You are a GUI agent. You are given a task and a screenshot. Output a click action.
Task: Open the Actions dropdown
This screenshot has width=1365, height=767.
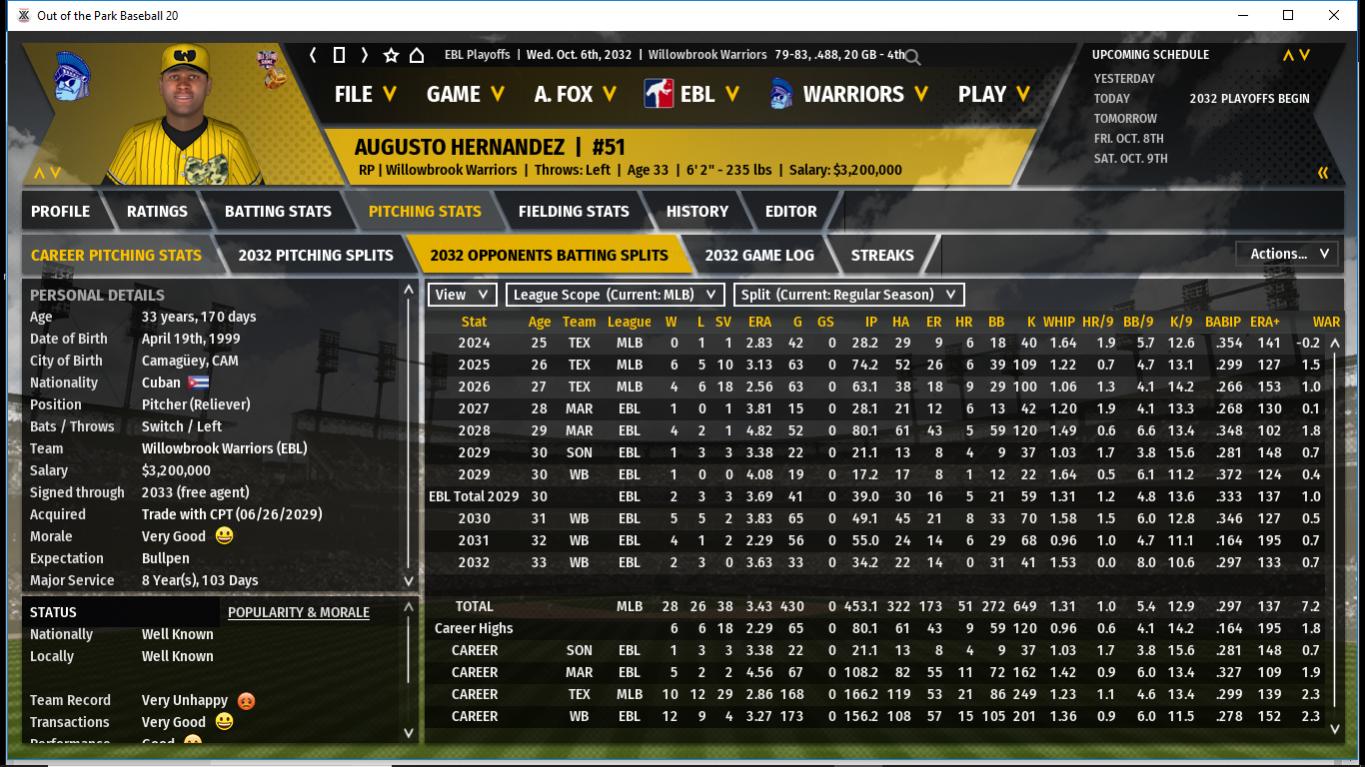click(1287, 254)
